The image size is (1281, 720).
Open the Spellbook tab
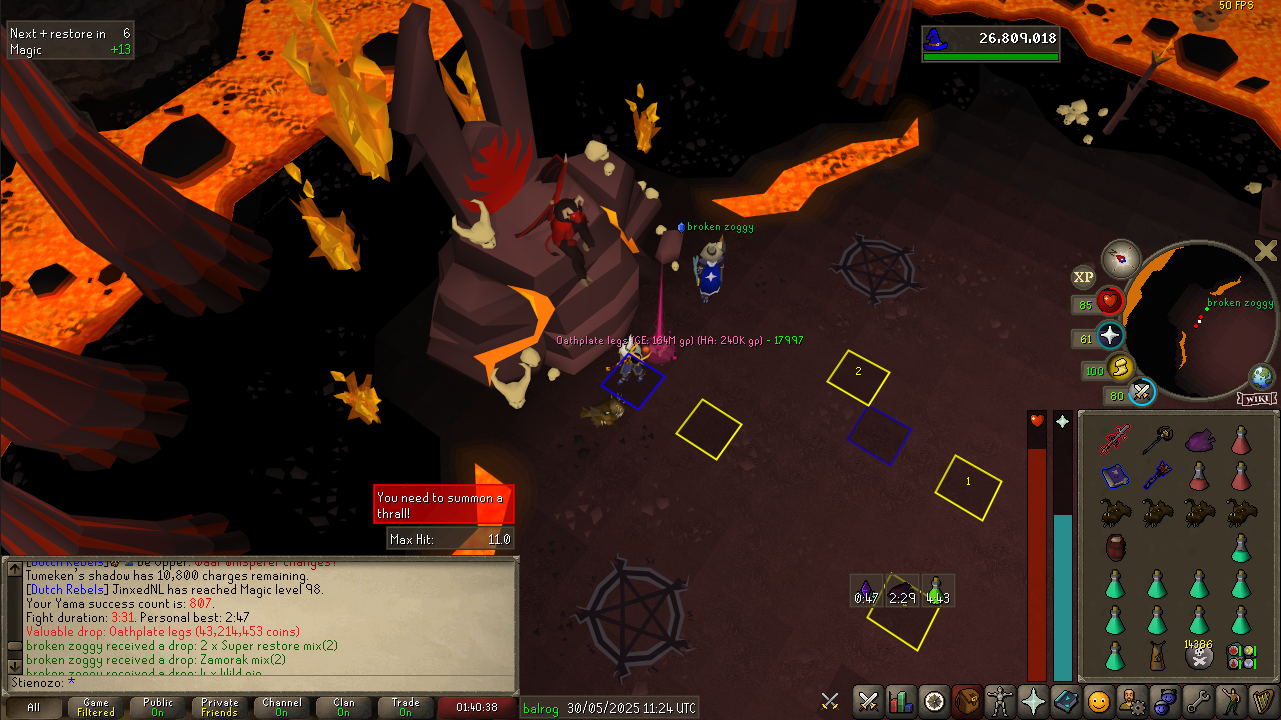[x=1064, y=701]
